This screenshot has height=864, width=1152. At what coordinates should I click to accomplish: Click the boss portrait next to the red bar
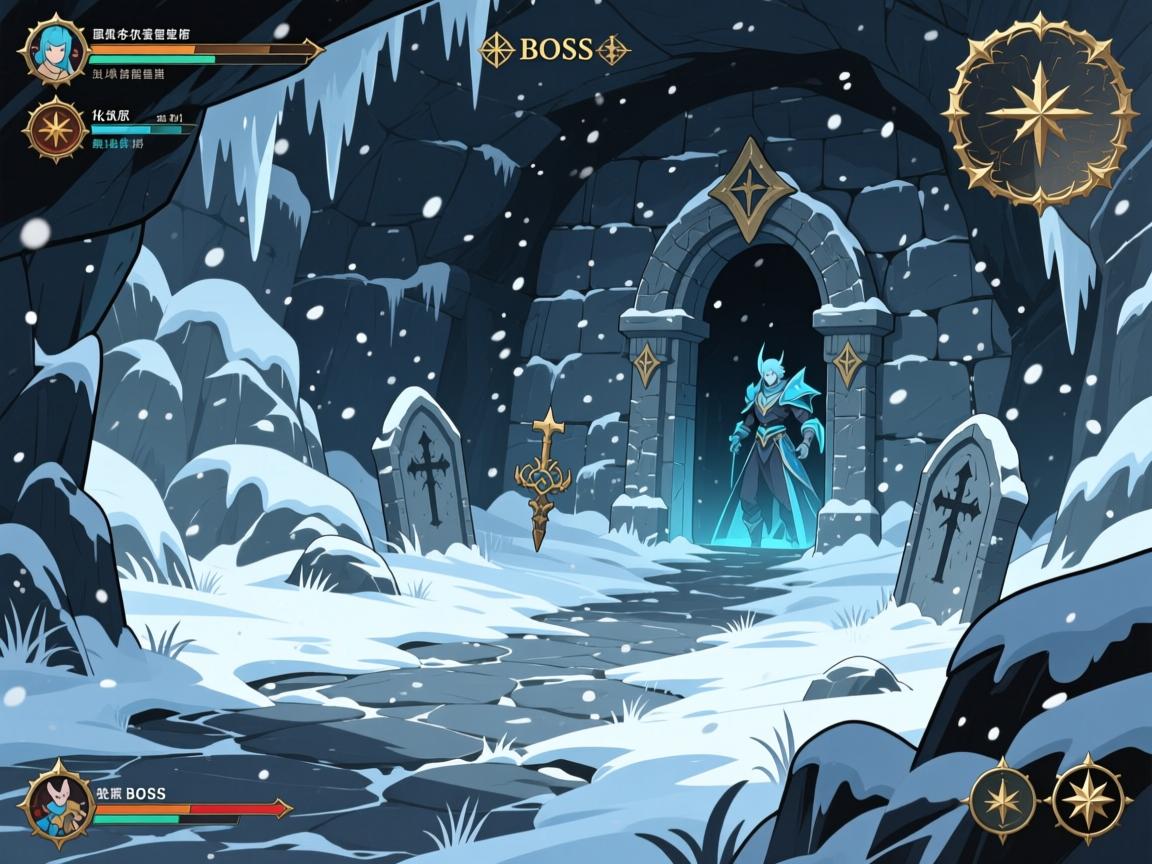tap(56, 804)
